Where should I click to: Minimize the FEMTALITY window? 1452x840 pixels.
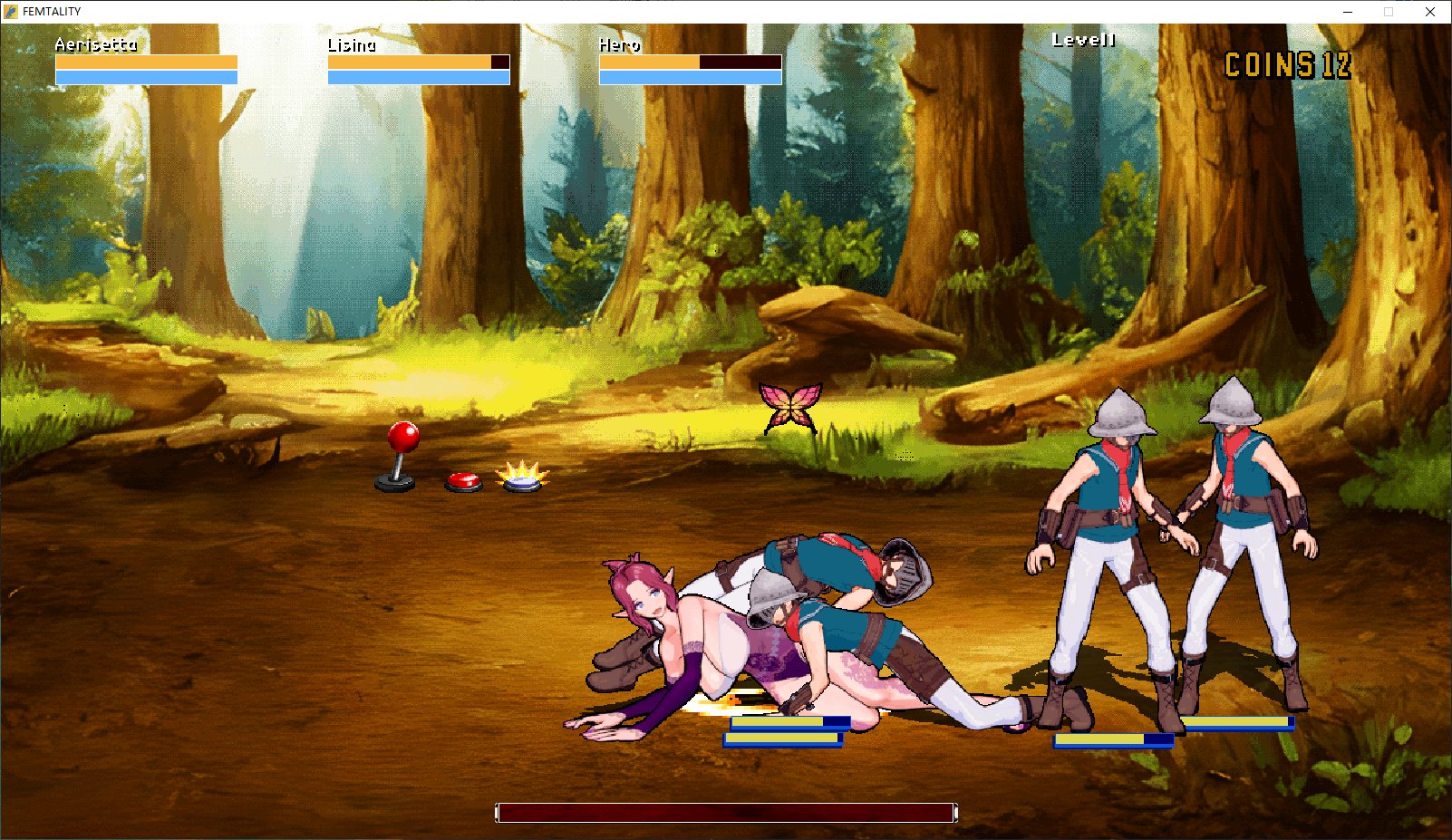[x=1347, y=12]
